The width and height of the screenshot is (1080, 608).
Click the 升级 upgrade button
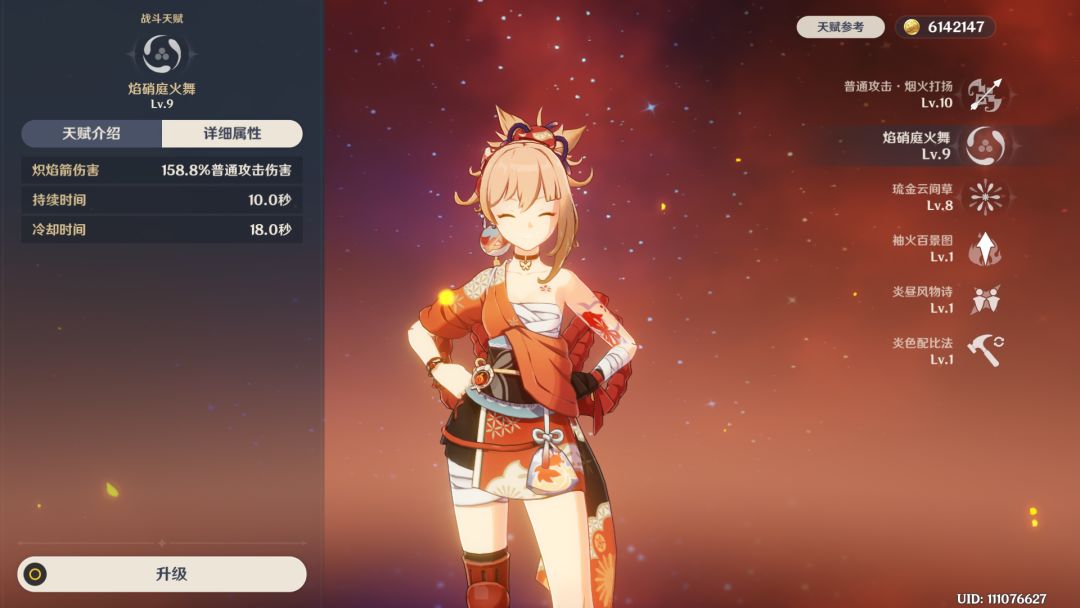pos(162,574)
